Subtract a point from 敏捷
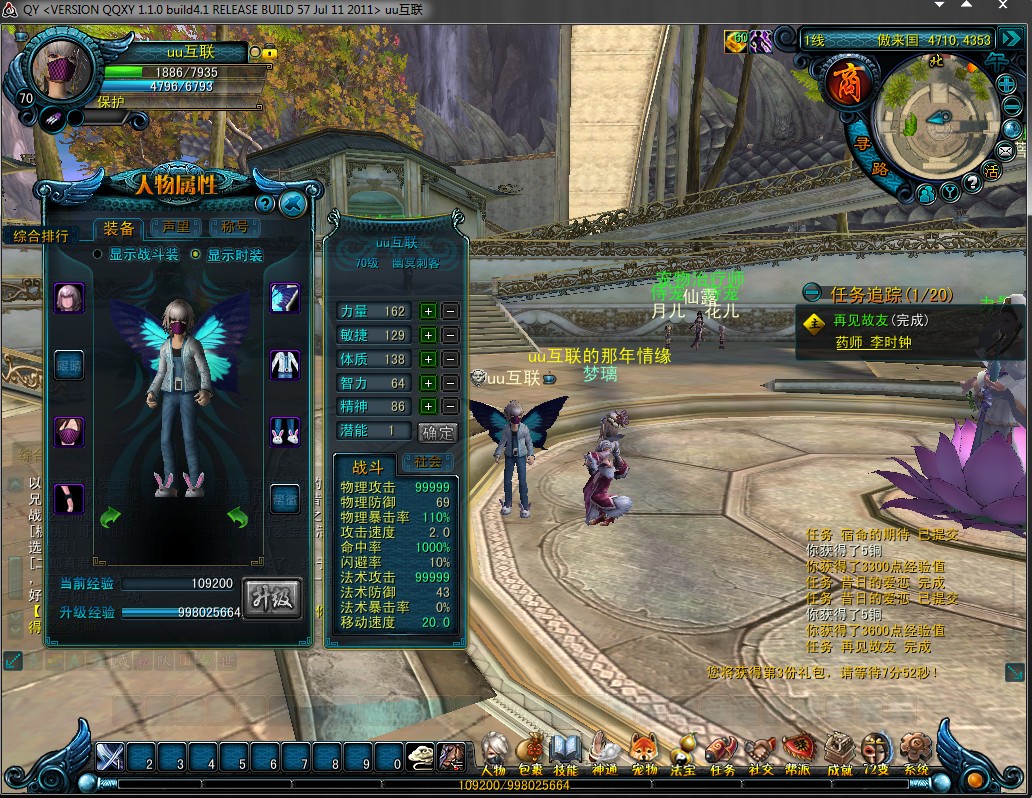Screen dimensions: 1032x798 (x=450, y=335)
